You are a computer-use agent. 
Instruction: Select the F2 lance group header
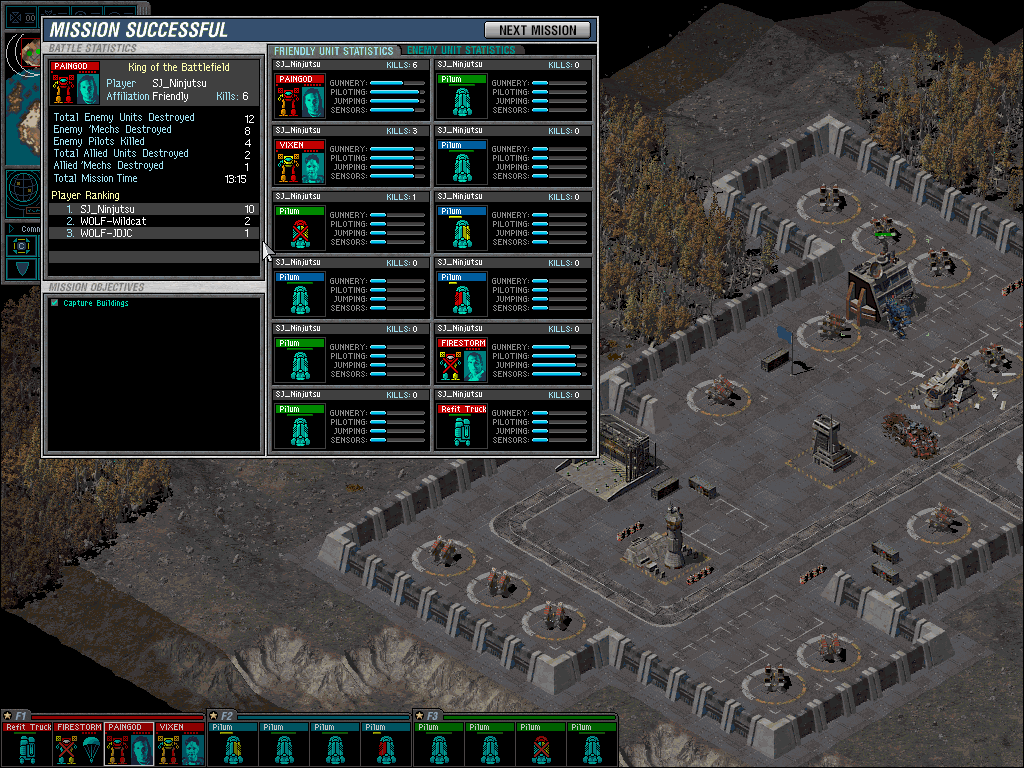pyautogui.click(x=224, y=716)
